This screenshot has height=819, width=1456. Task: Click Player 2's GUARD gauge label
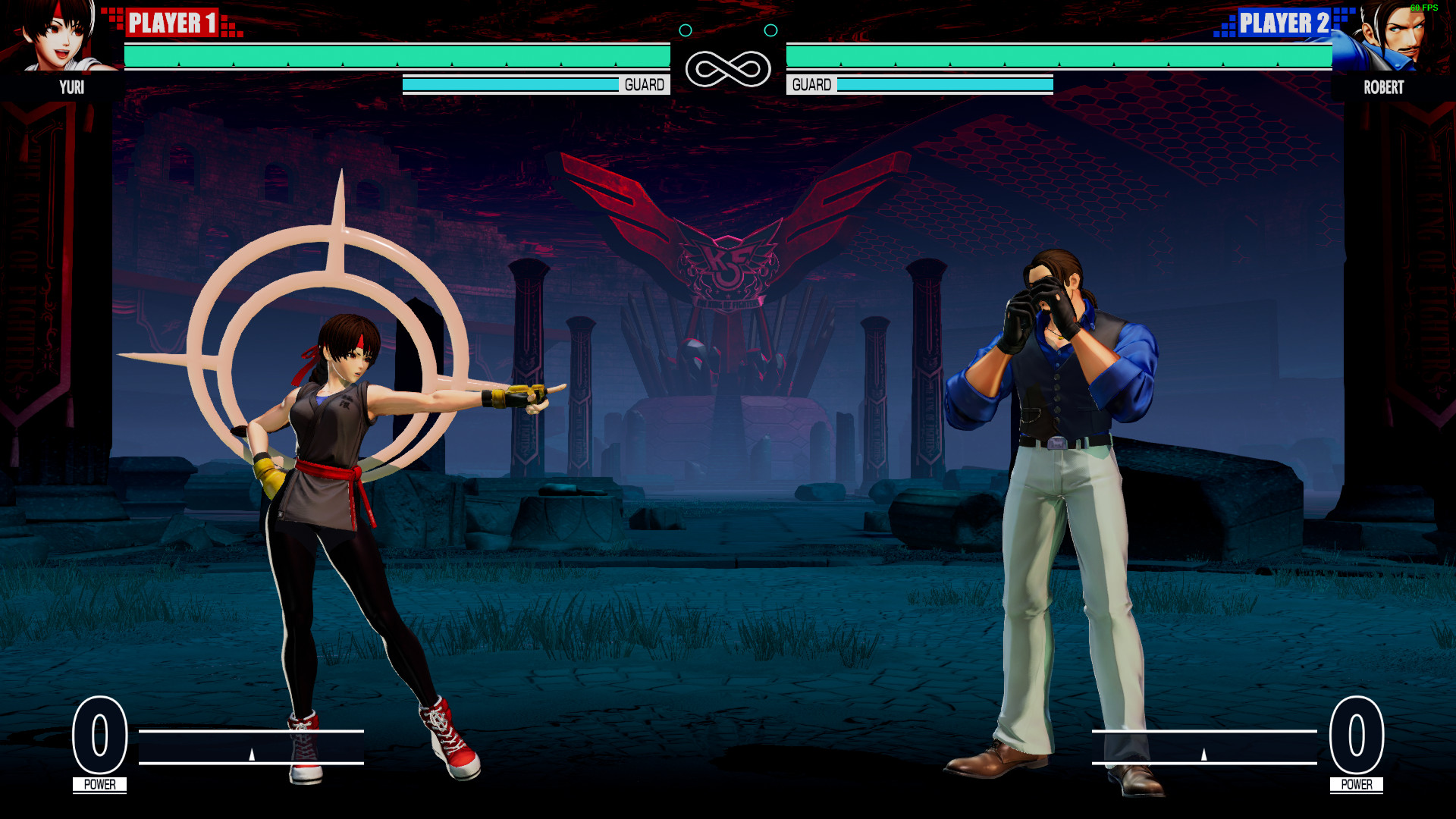tap(811, 84)
